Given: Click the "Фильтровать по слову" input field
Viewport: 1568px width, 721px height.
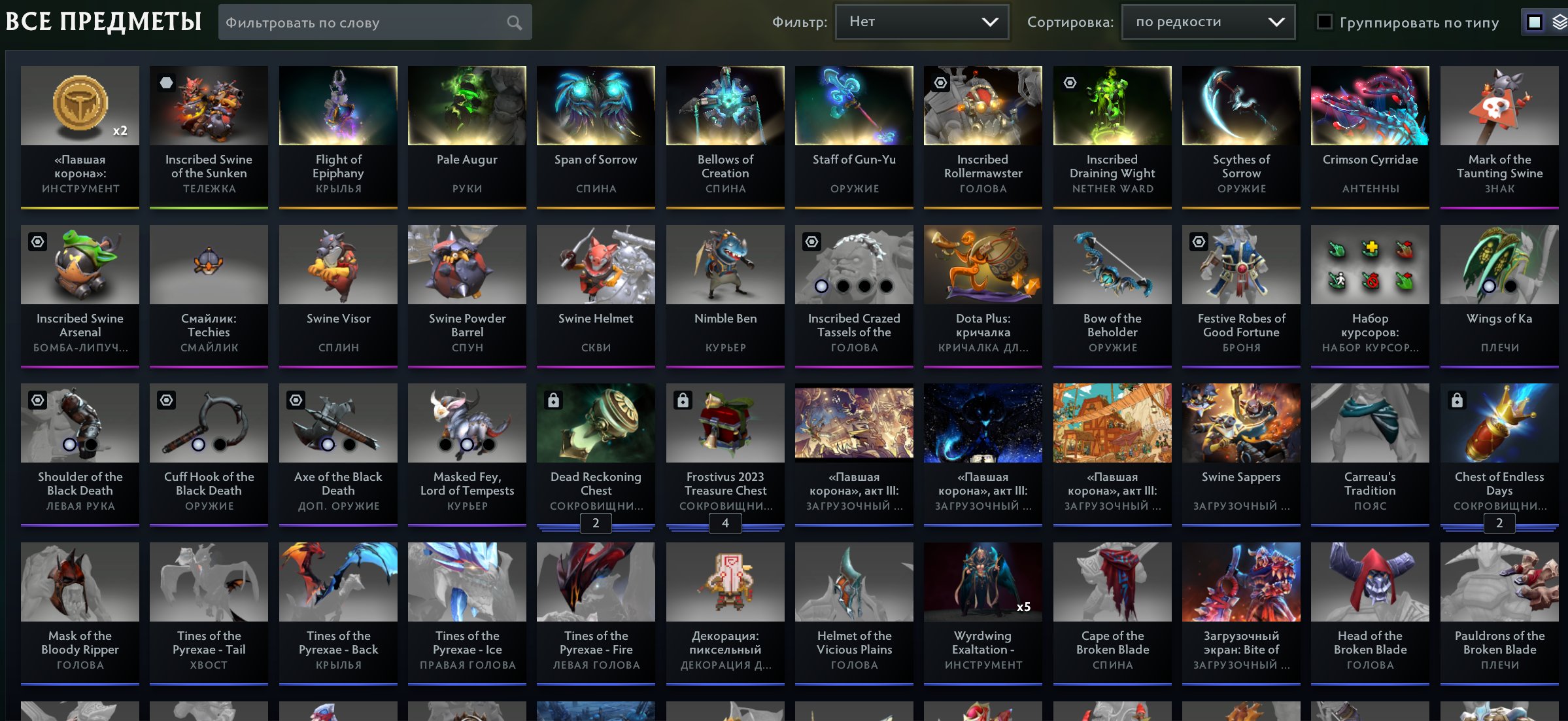Looking at the screenshot, I should click(x=360, y=22).
